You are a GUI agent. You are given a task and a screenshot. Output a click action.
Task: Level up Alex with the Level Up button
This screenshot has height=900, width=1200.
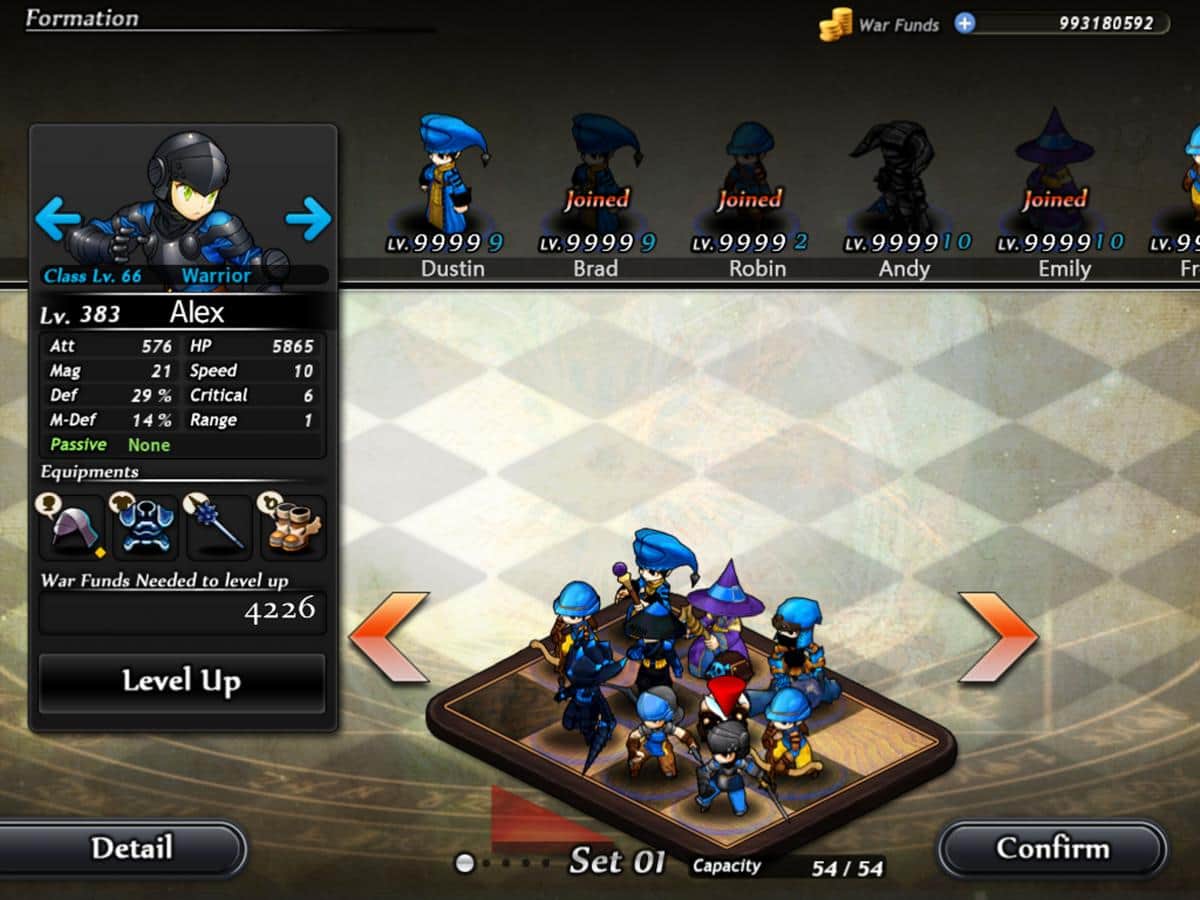coord(182,683)
